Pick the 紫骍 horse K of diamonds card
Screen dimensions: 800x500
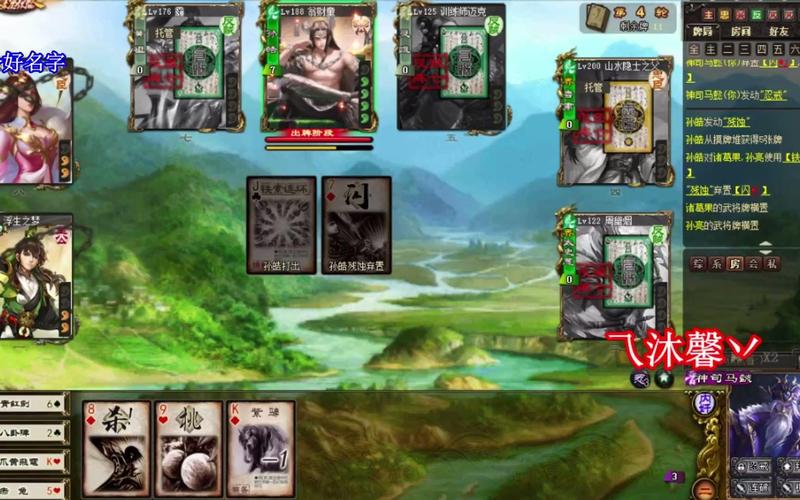point(260,447)
